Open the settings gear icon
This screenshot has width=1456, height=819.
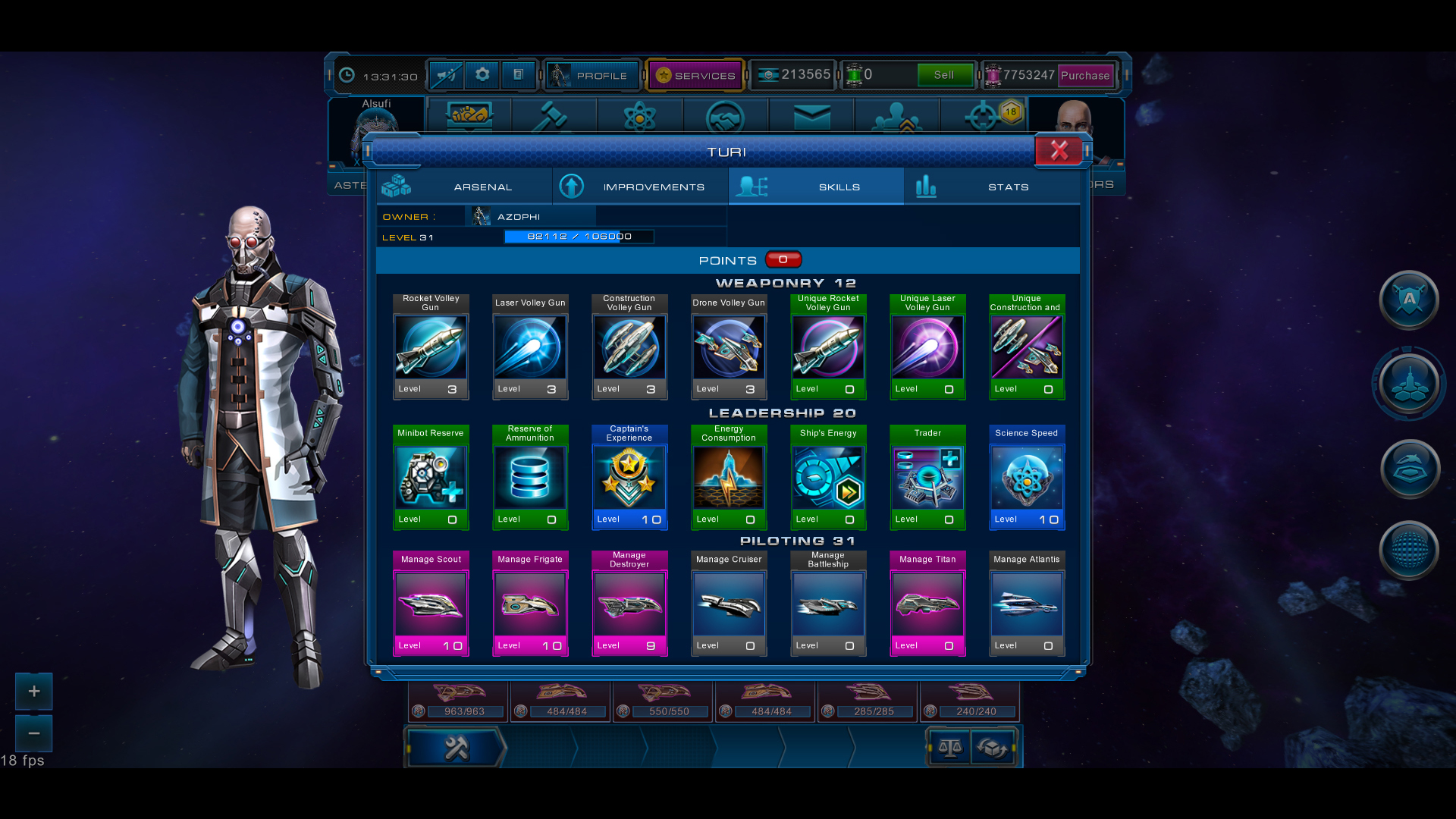coord(482,75)
